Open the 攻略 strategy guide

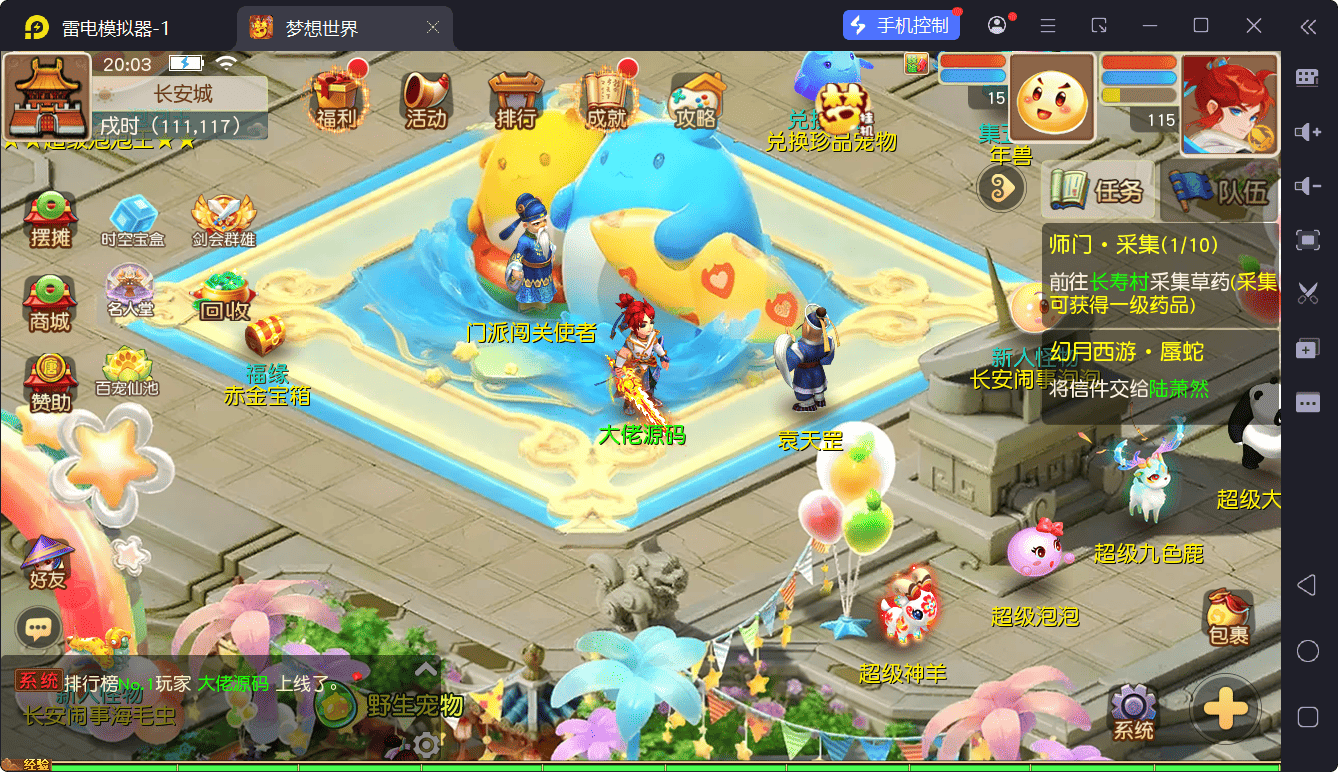click(696, 100)
